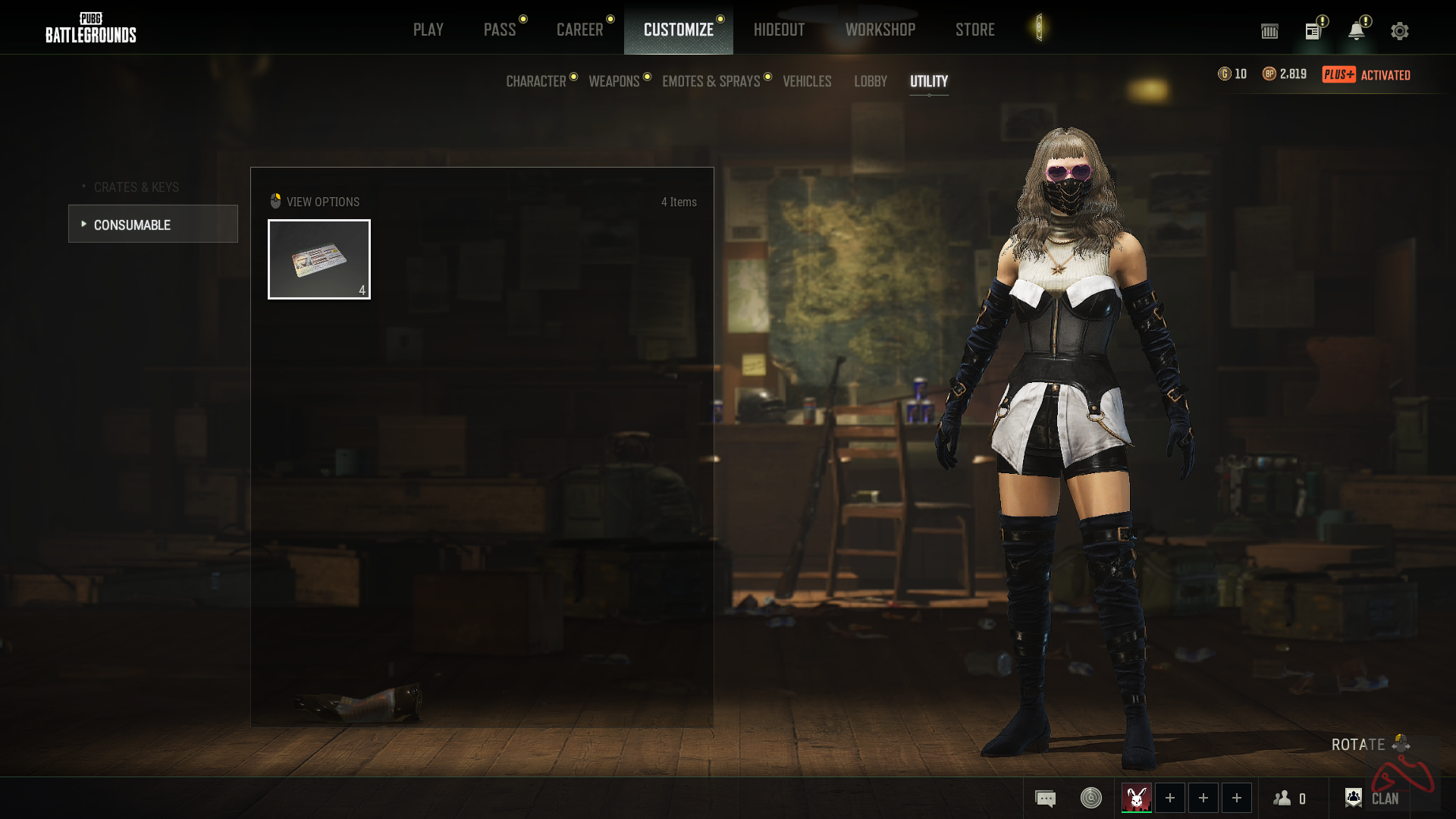
Task: Open the PLAY tab
Action: click(428, 30)
